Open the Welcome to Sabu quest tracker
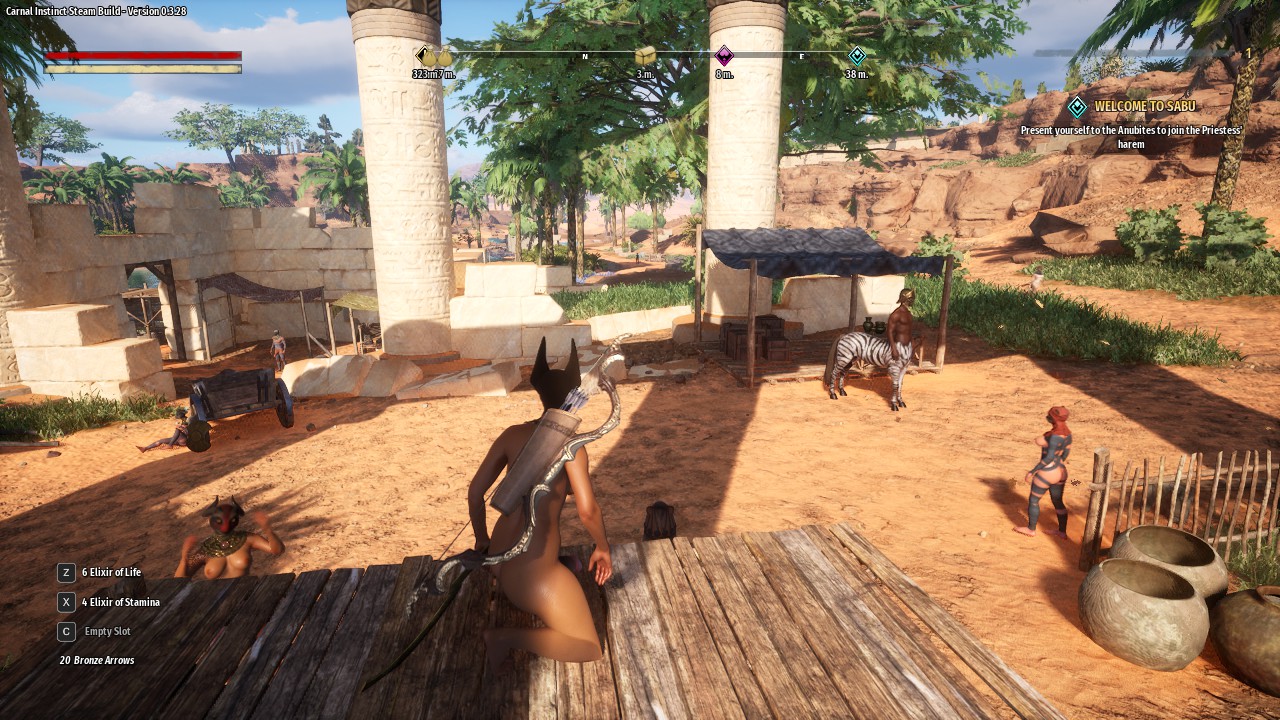The image size is (1280, 720). coord(1144,106)
